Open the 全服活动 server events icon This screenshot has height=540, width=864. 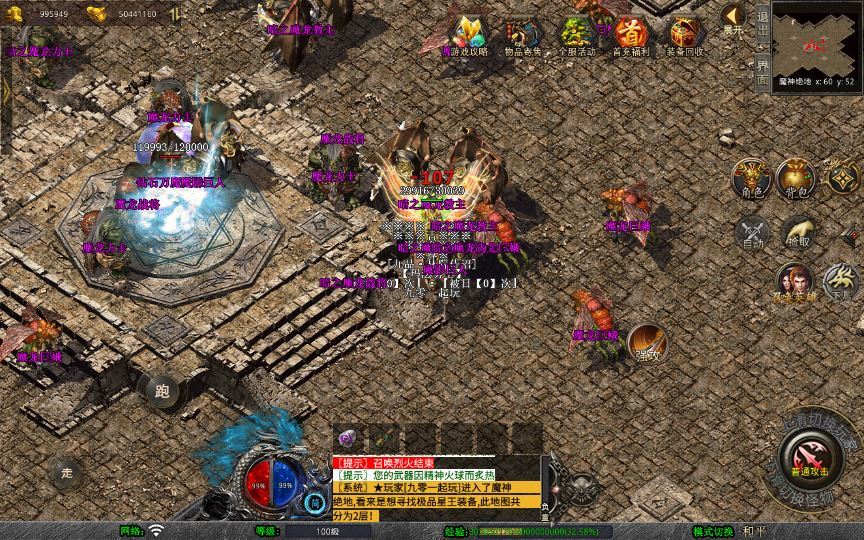(577, 33)
